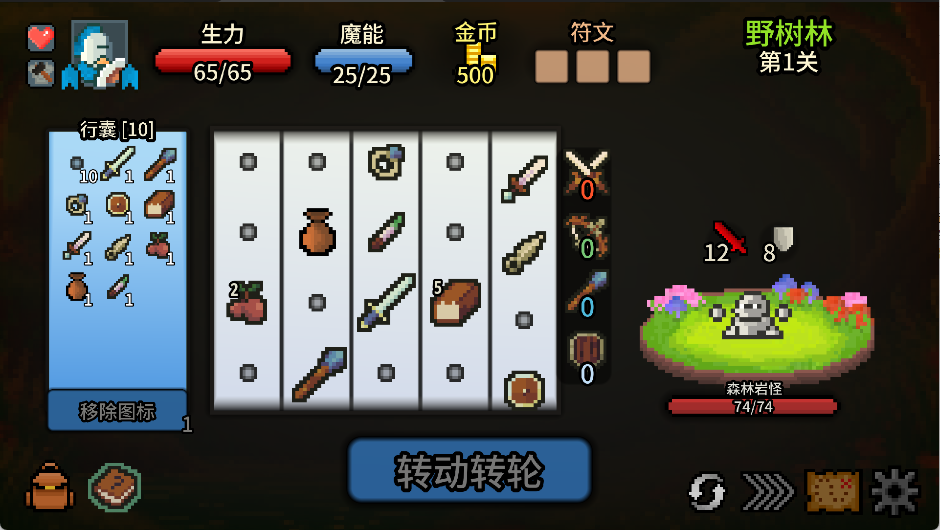
Task: Open the brown journal book
Action: tap(114, 489)
